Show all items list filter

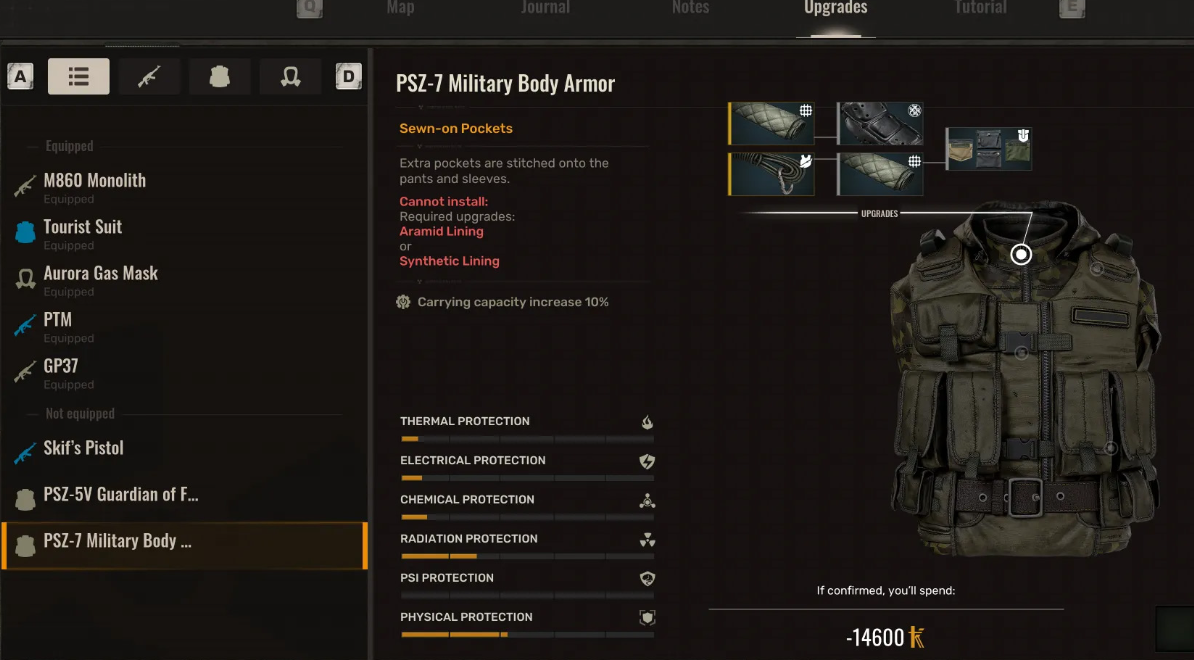point(79,76)
